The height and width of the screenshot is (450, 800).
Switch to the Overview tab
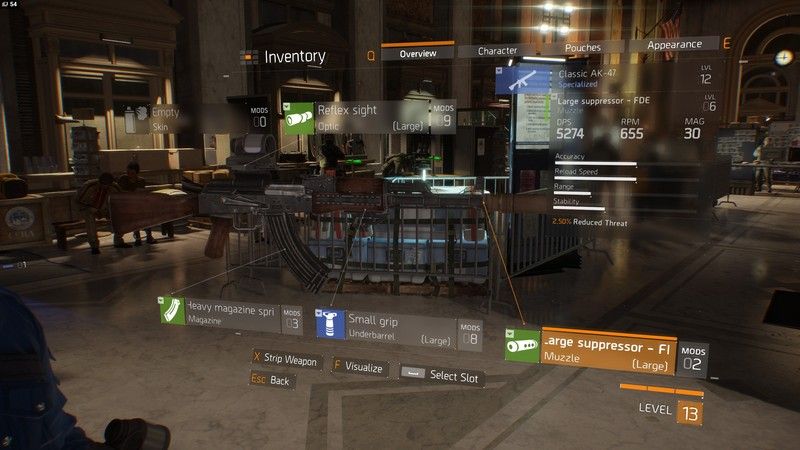(417, 53)
